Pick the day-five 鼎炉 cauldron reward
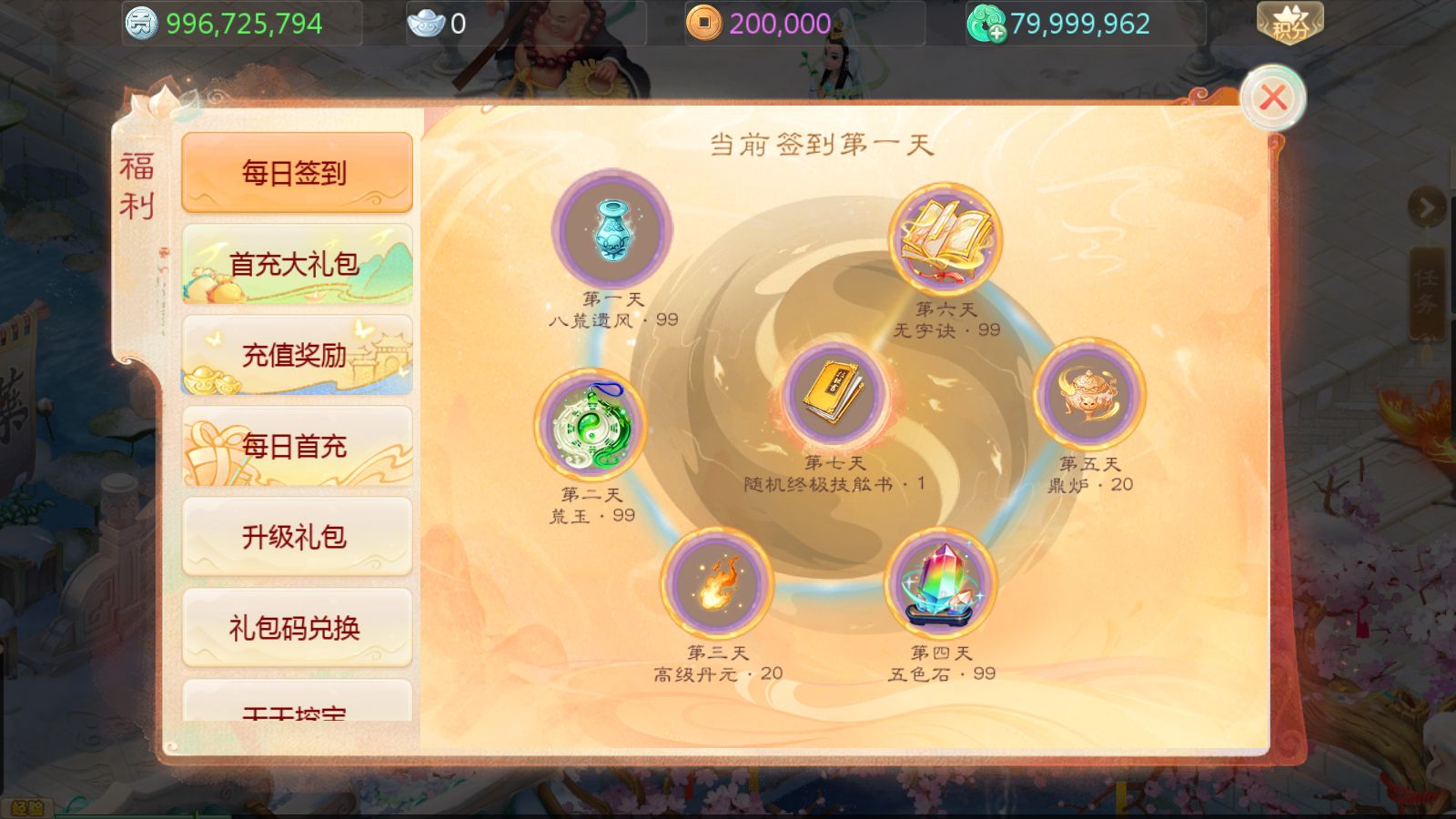1456x819 pixels. 1089,394
